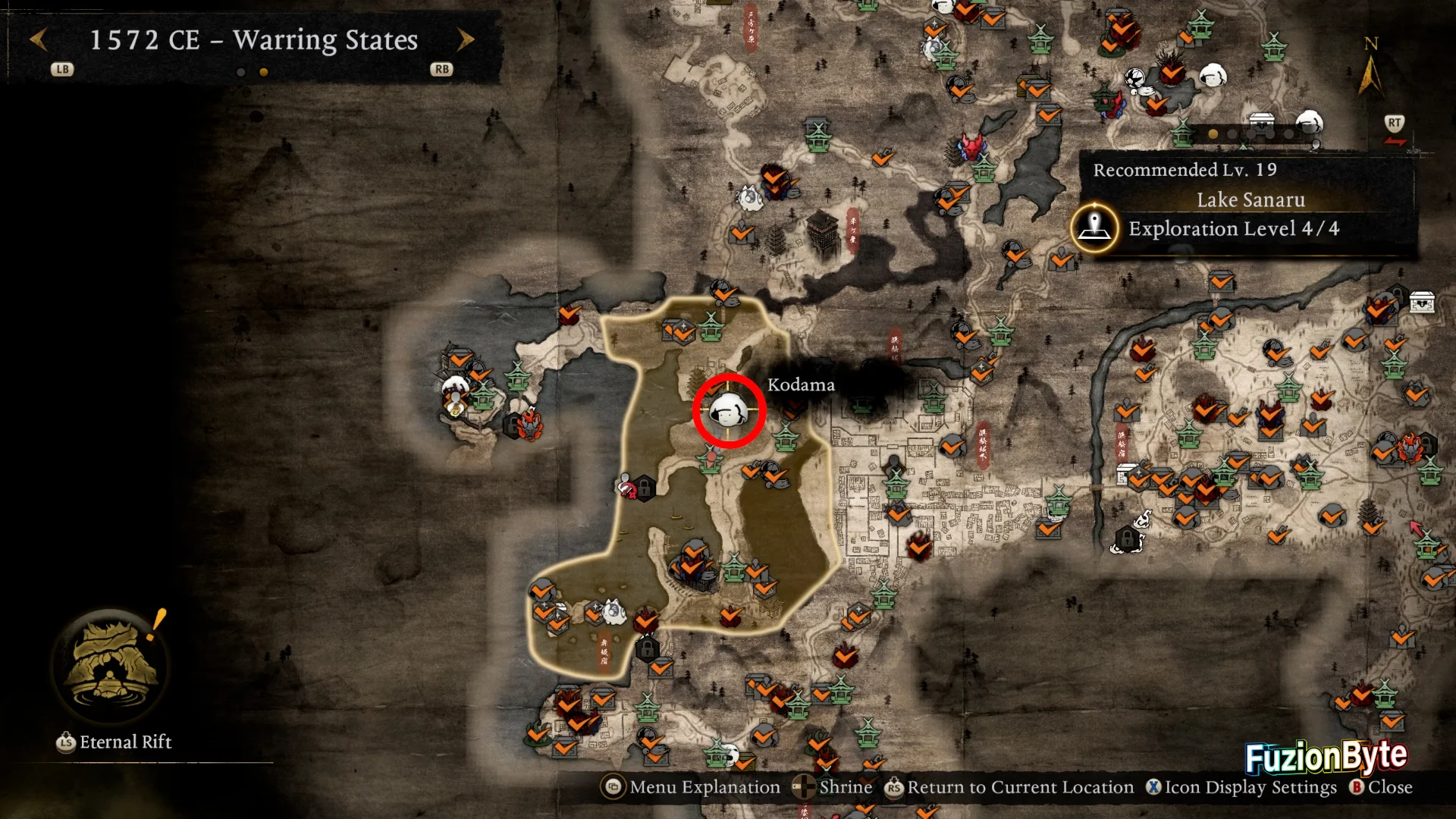Click the Exploration Level location pin icon

coord(1094,227)
